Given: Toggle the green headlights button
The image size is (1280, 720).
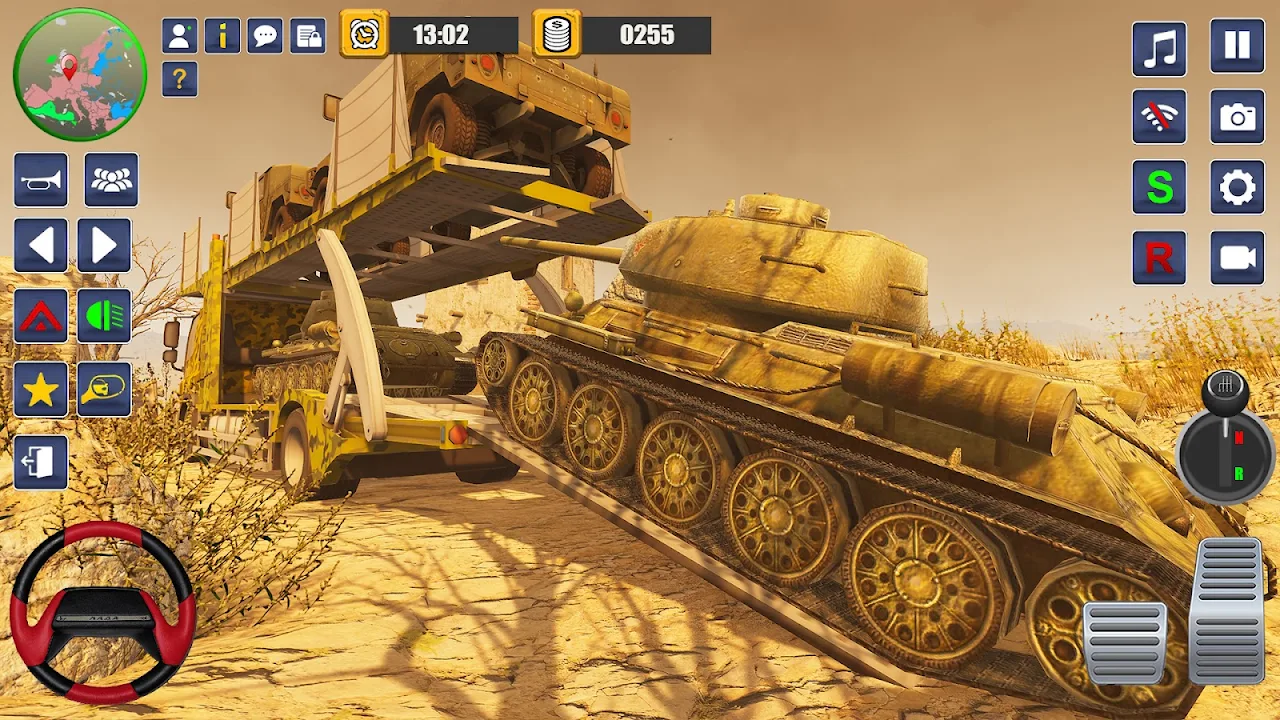Looking at the screenshot, I should coord(104,316).
